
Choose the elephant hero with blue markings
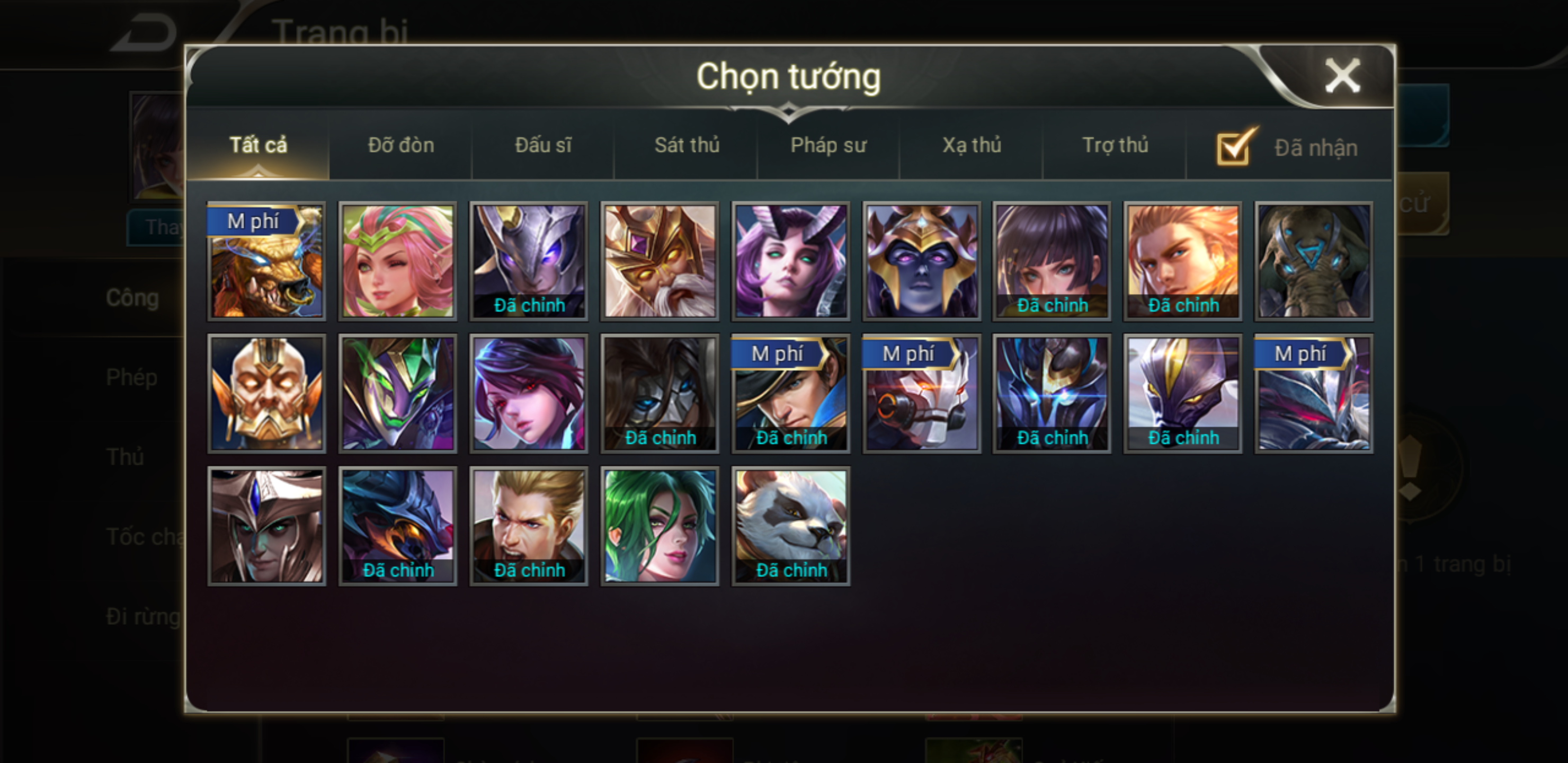pos(1314,261)
